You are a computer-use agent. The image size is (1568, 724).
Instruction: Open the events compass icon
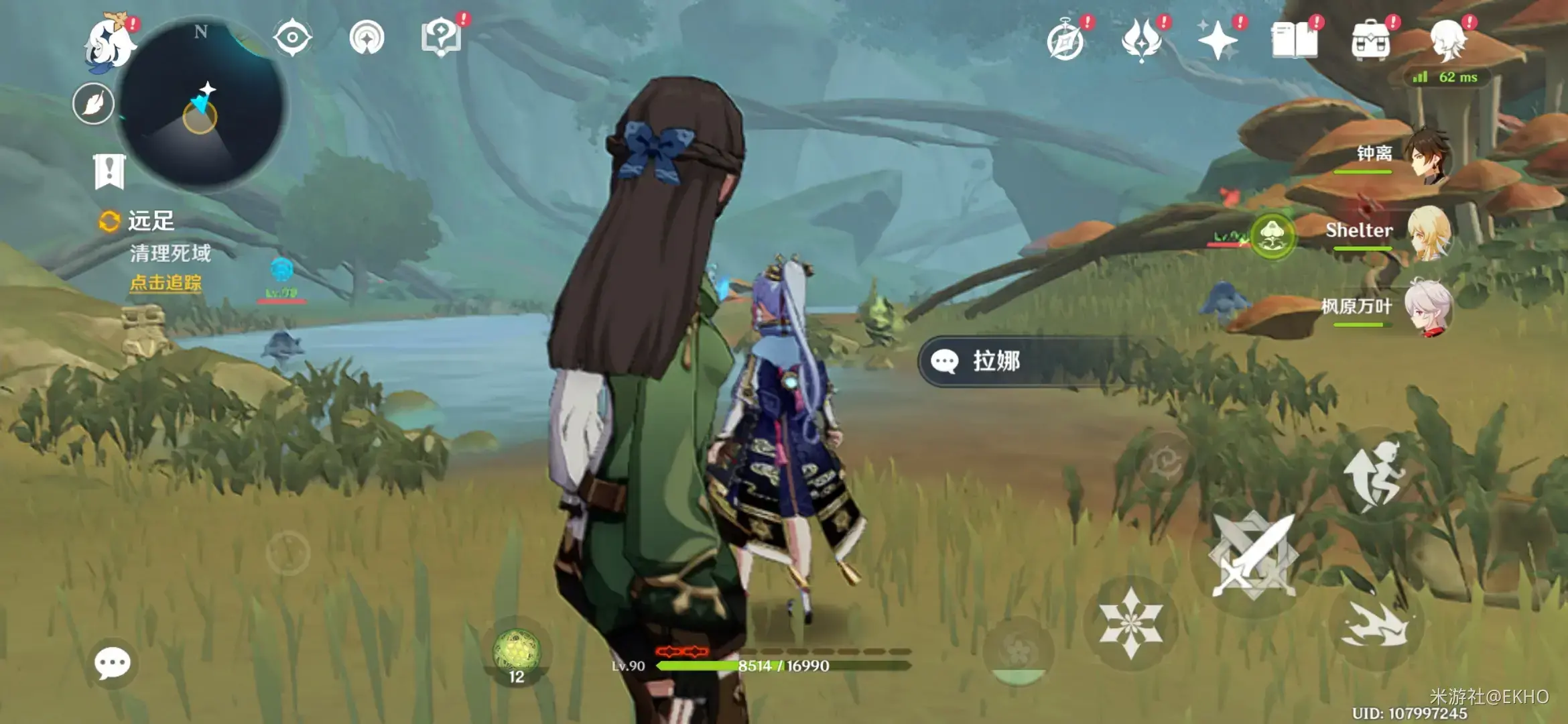pos(1065,42)
